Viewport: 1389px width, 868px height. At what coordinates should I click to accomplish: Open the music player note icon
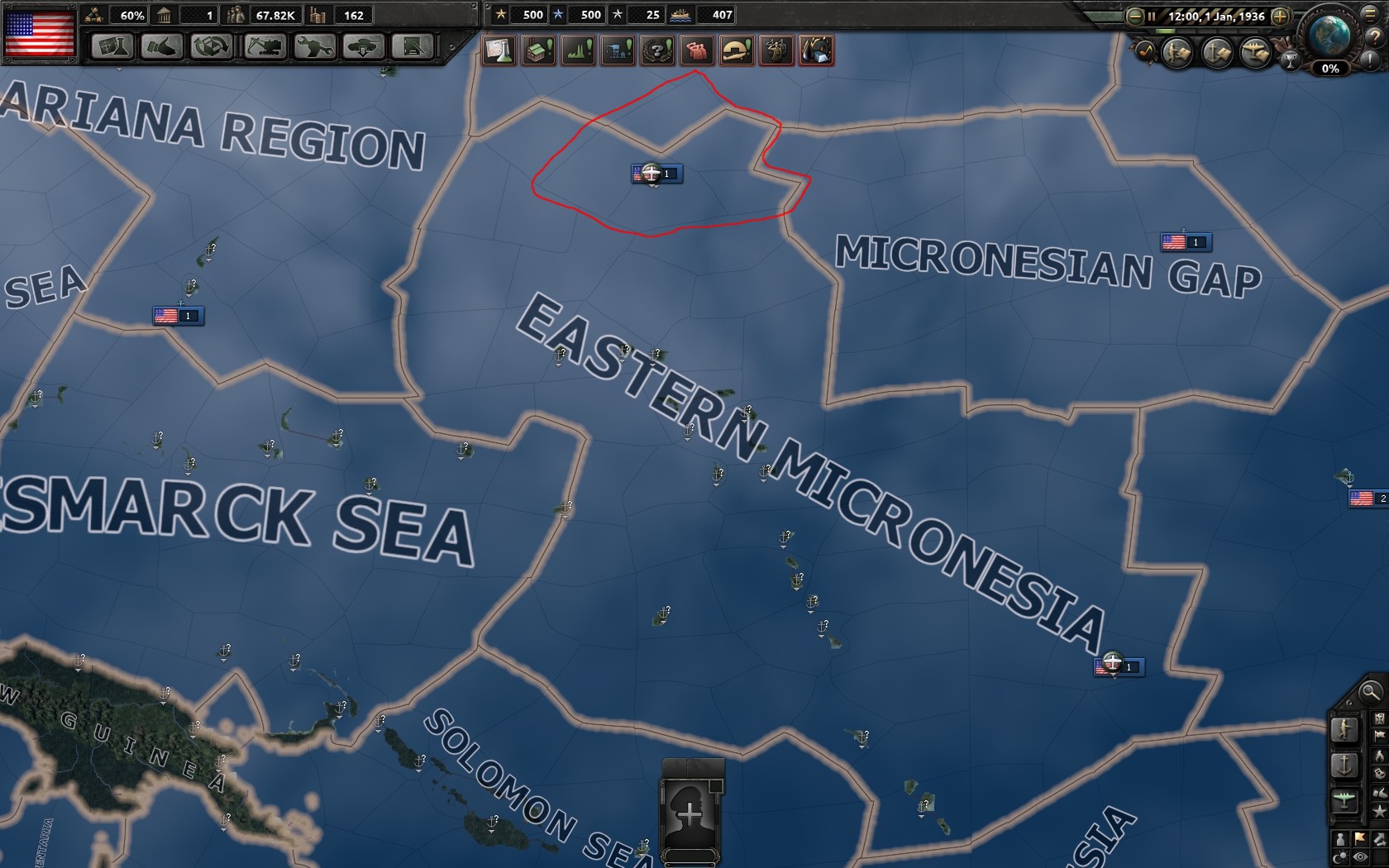point(1146,51)
